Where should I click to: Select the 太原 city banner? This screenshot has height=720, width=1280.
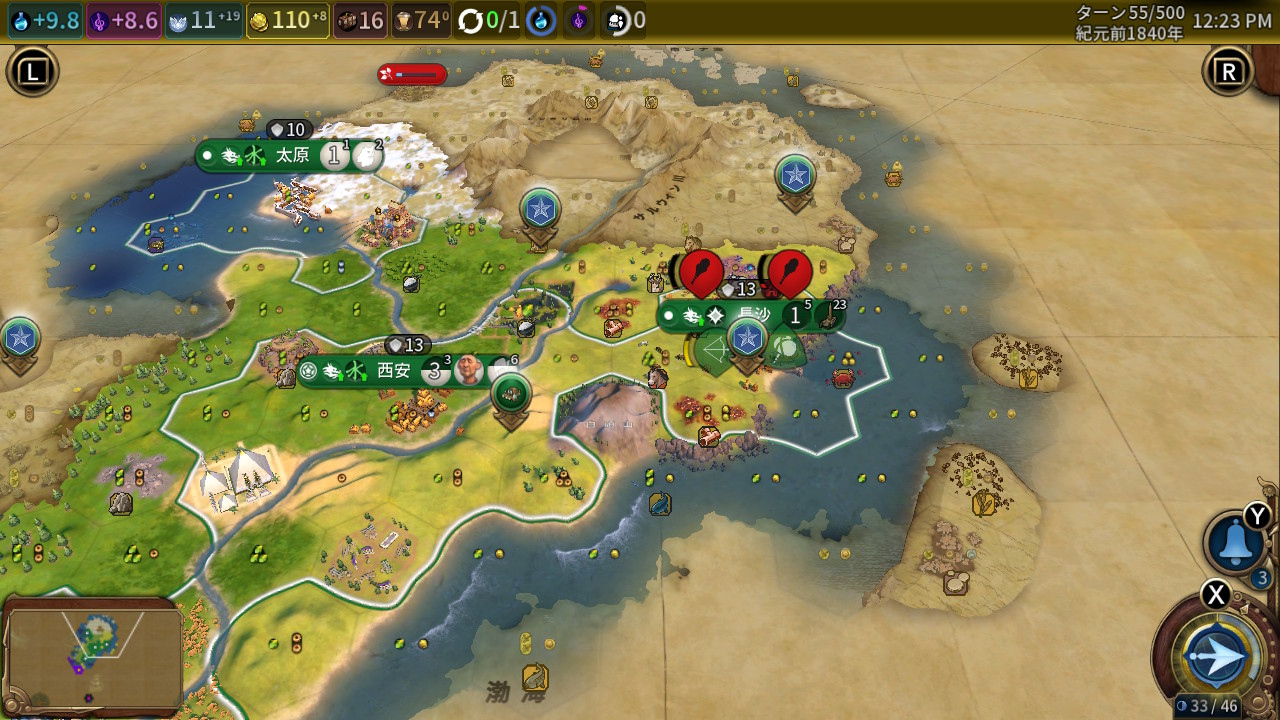click(290, 155)
